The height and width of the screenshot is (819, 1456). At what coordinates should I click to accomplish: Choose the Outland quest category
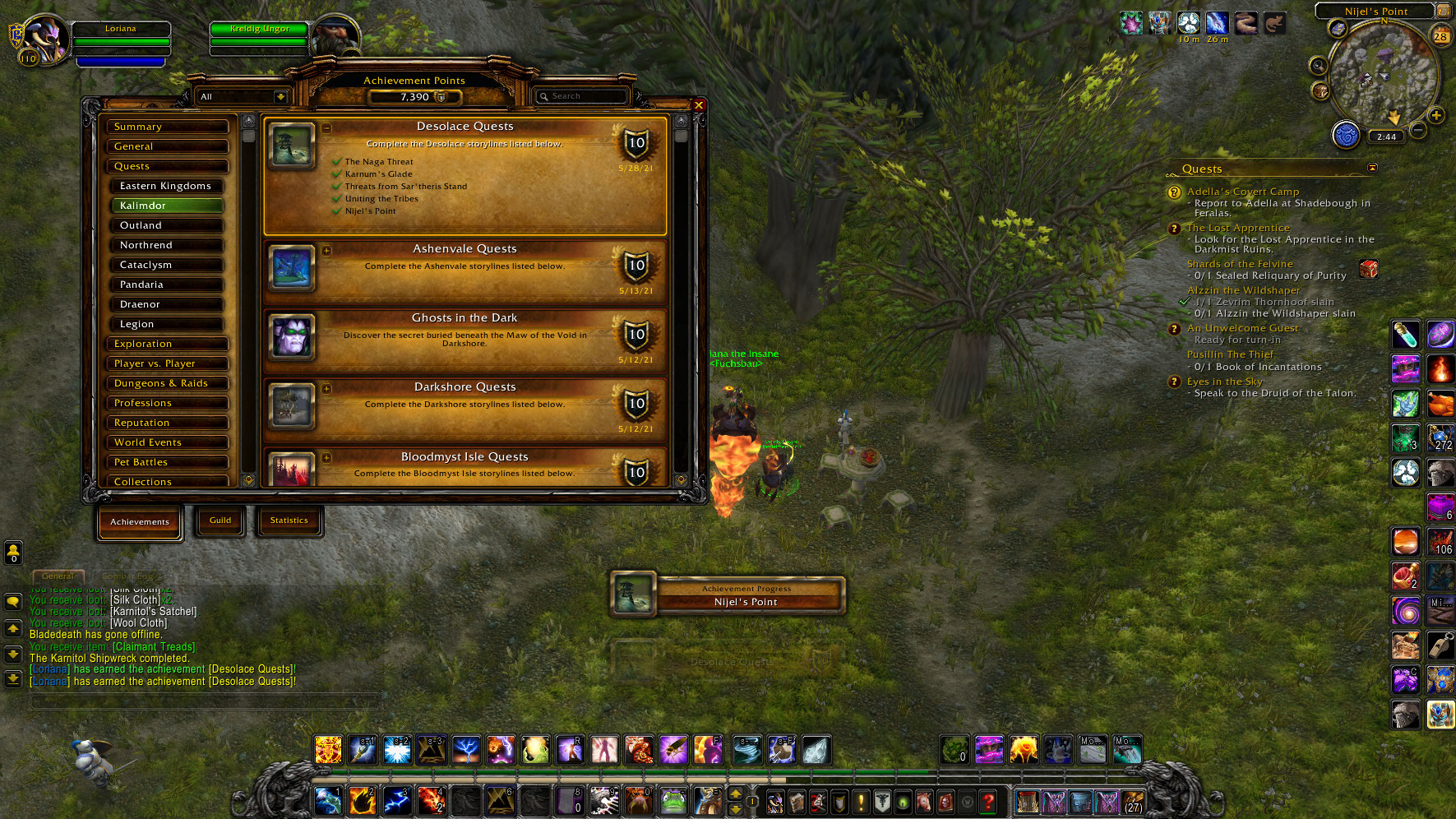167,225
